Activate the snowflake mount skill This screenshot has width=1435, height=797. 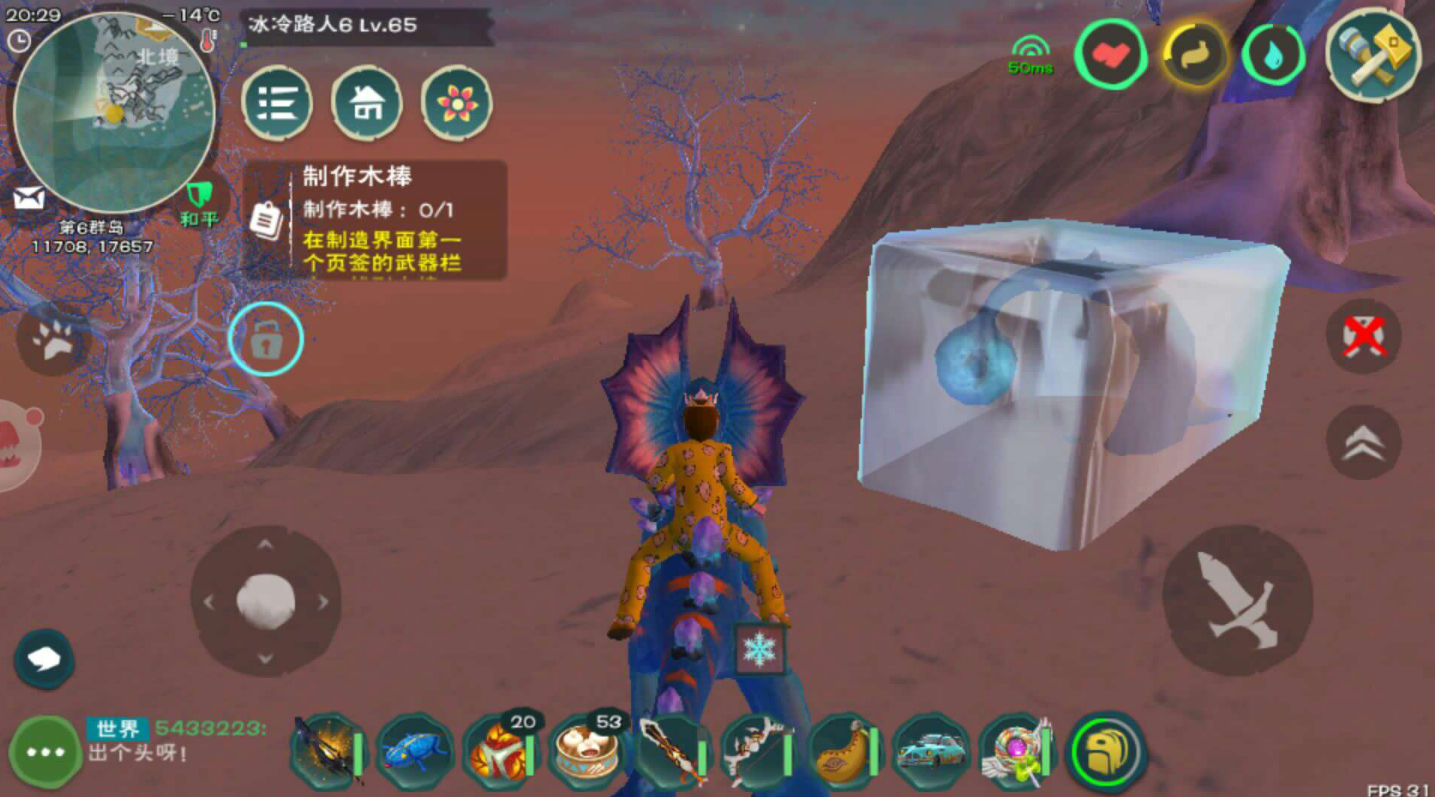click(760, 650)
